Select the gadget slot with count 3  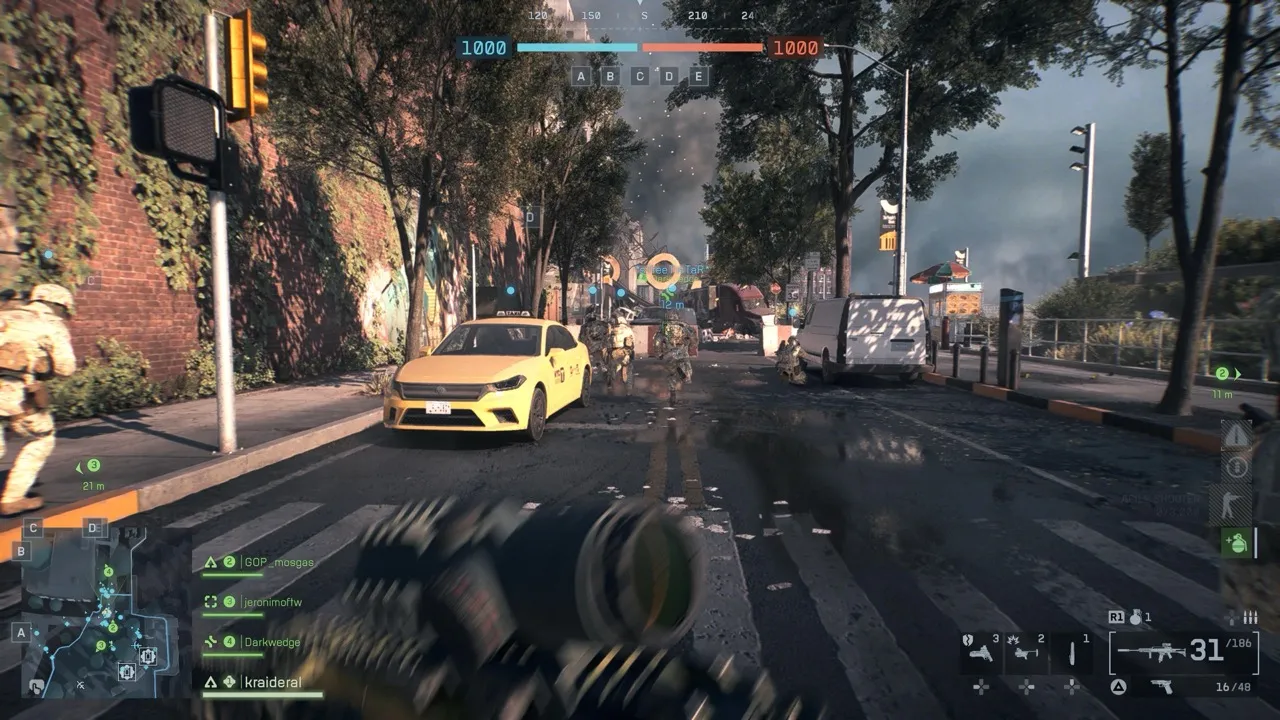981,653
